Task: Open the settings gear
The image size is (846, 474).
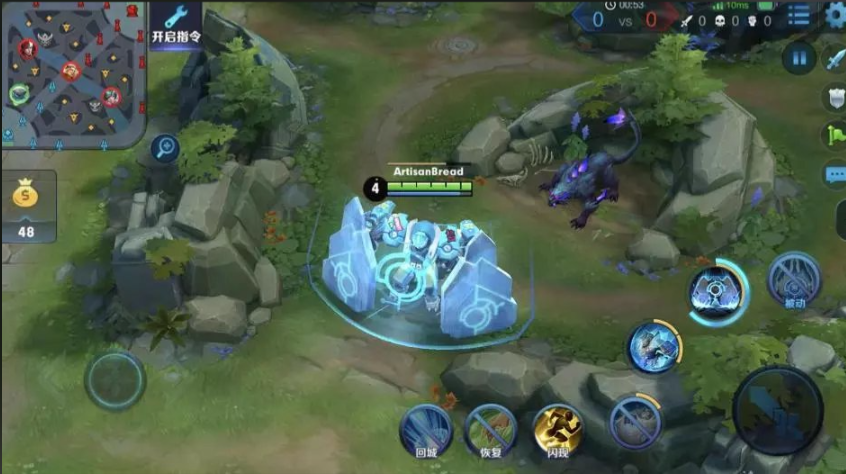Action: [x=835, y=15]
